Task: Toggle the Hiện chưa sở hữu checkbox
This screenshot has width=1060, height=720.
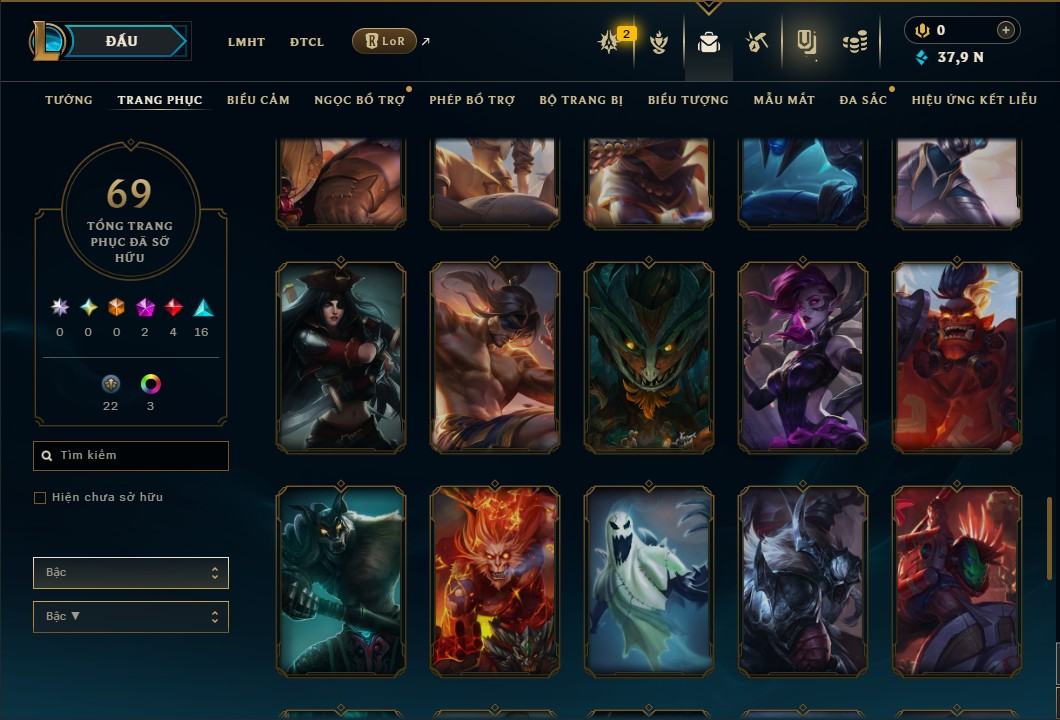Action: pos(40,498)
